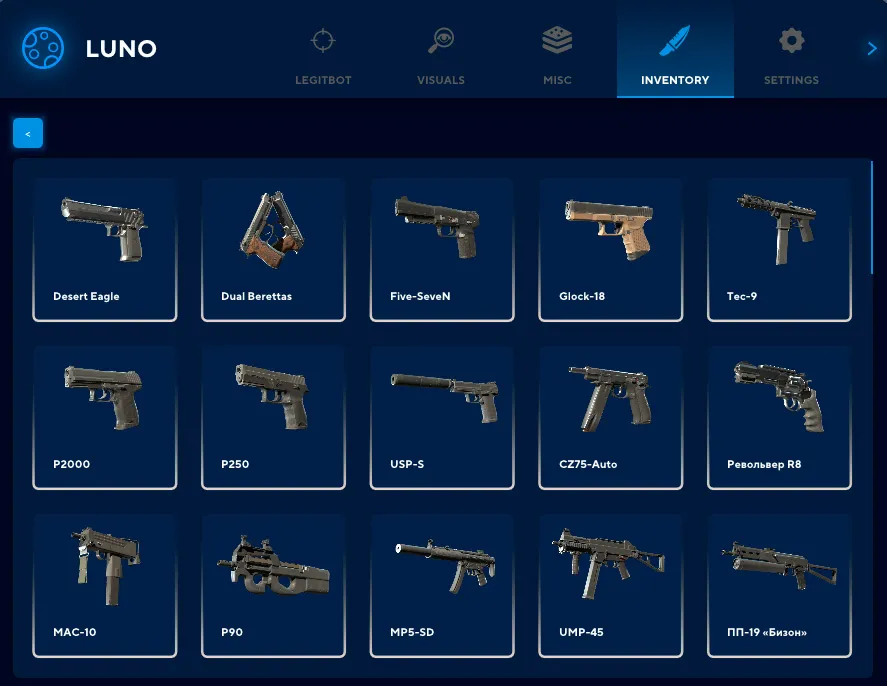Open the Settings tab
Screen dimensions: 887x686
(791, 55)
